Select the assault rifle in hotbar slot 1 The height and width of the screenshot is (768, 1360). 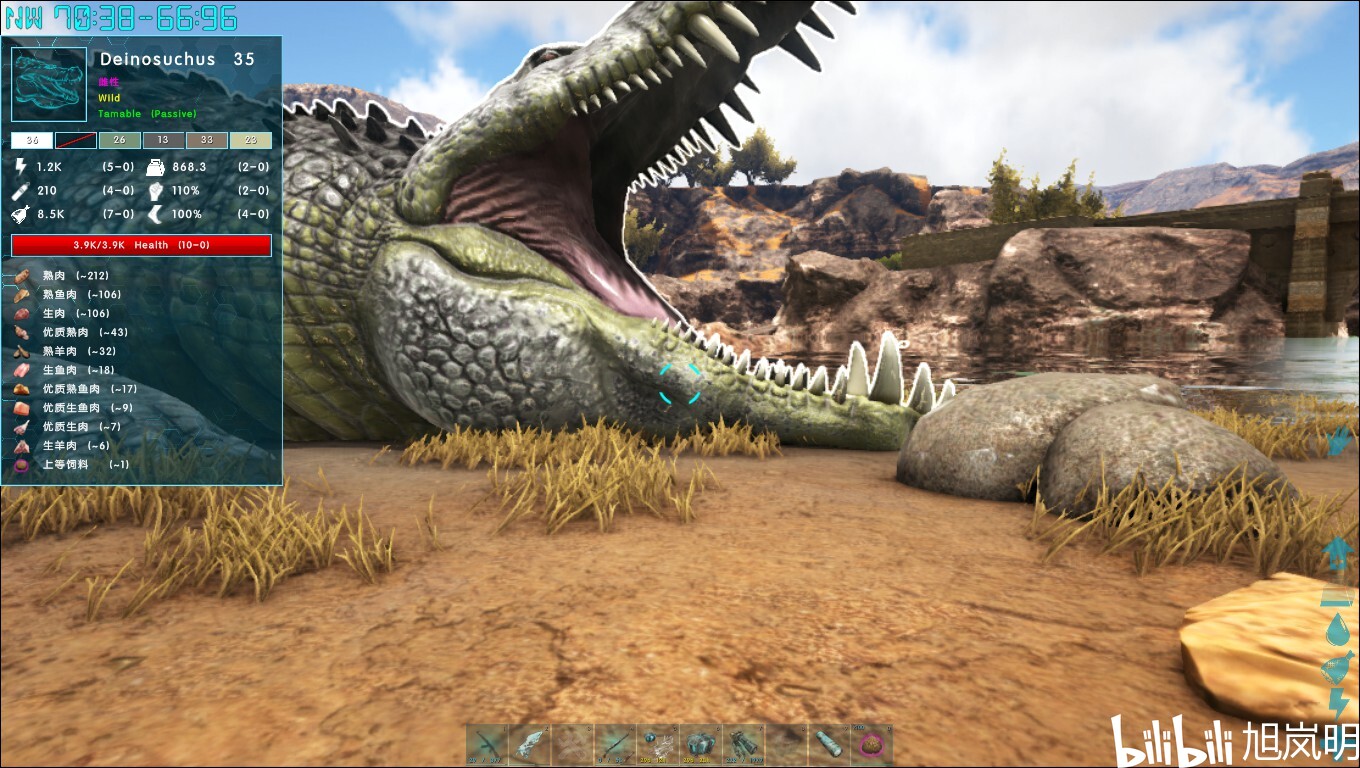[487, 745]
